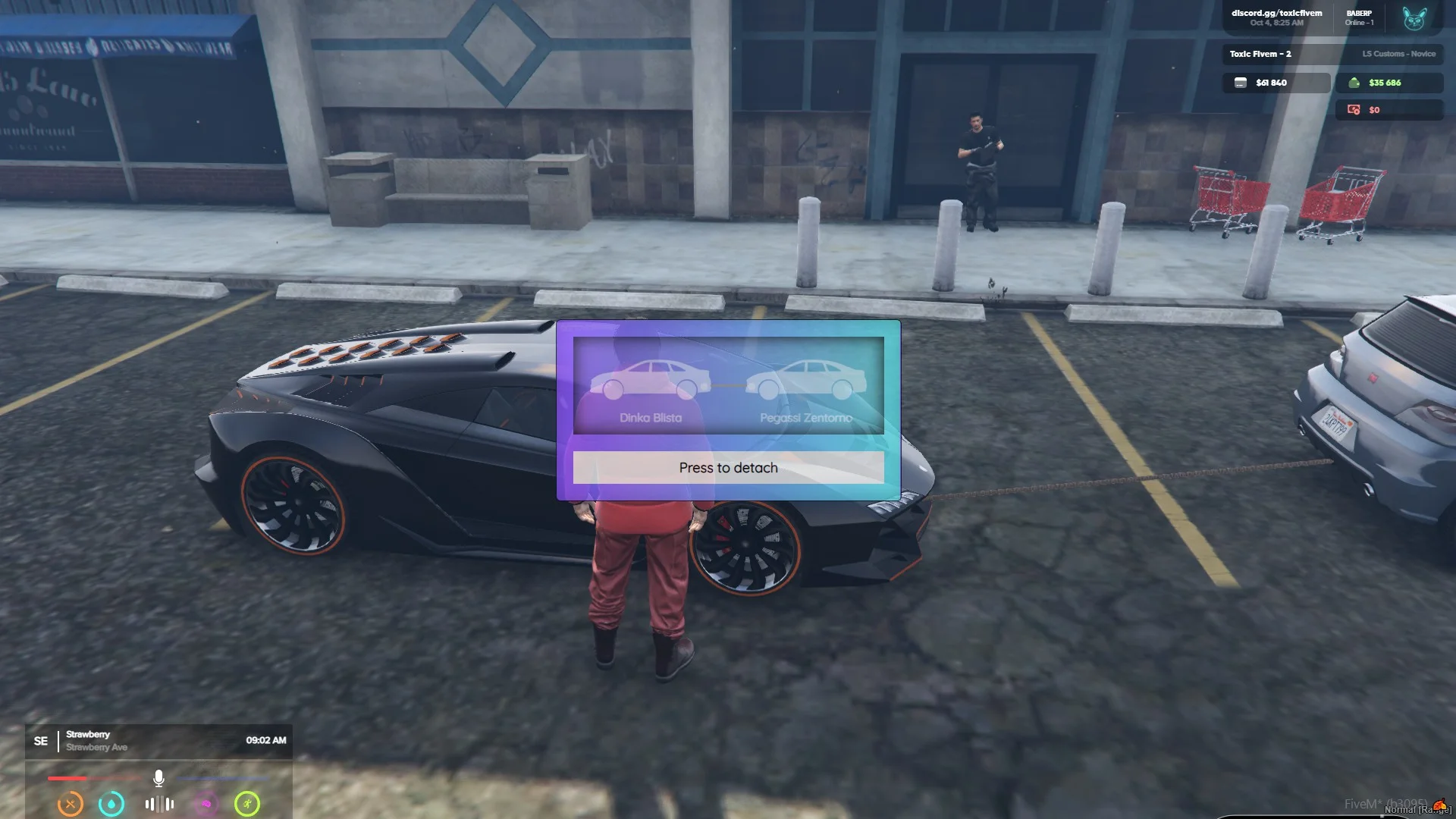Image resolution: width=1456 pixels, height=819 pixels.
Task: Click the pink brain stress icon
Action: click(x=206, y=804)
